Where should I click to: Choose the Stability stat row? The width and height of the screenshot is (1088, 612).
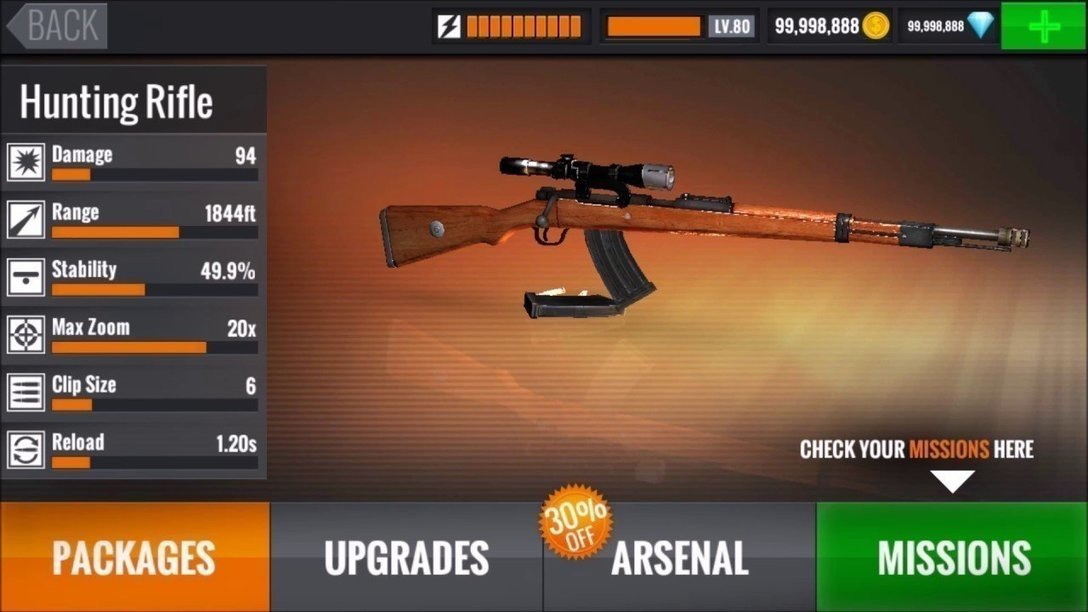coord(133,277)
